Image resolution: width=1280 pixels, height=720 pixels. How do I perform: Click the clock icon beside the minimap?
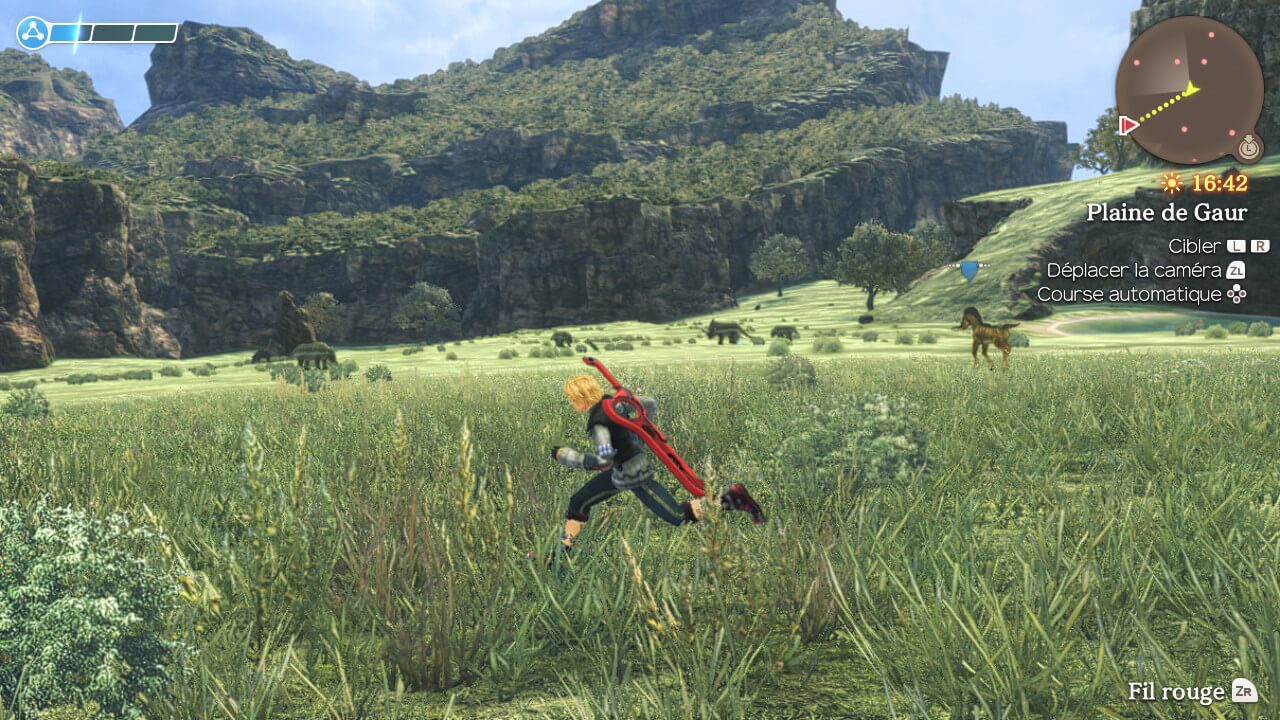pyautogui.click(x=1247, y=149)
